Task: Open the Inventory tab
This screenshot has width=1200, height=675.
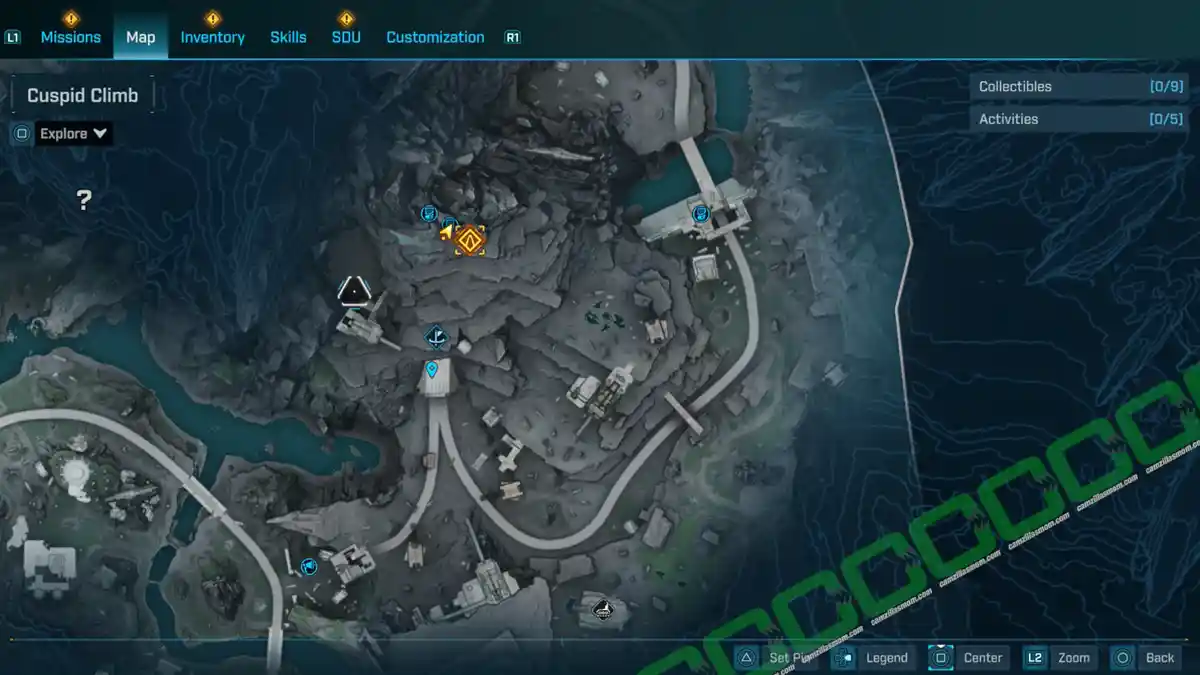Action: (x=212, y=37)
